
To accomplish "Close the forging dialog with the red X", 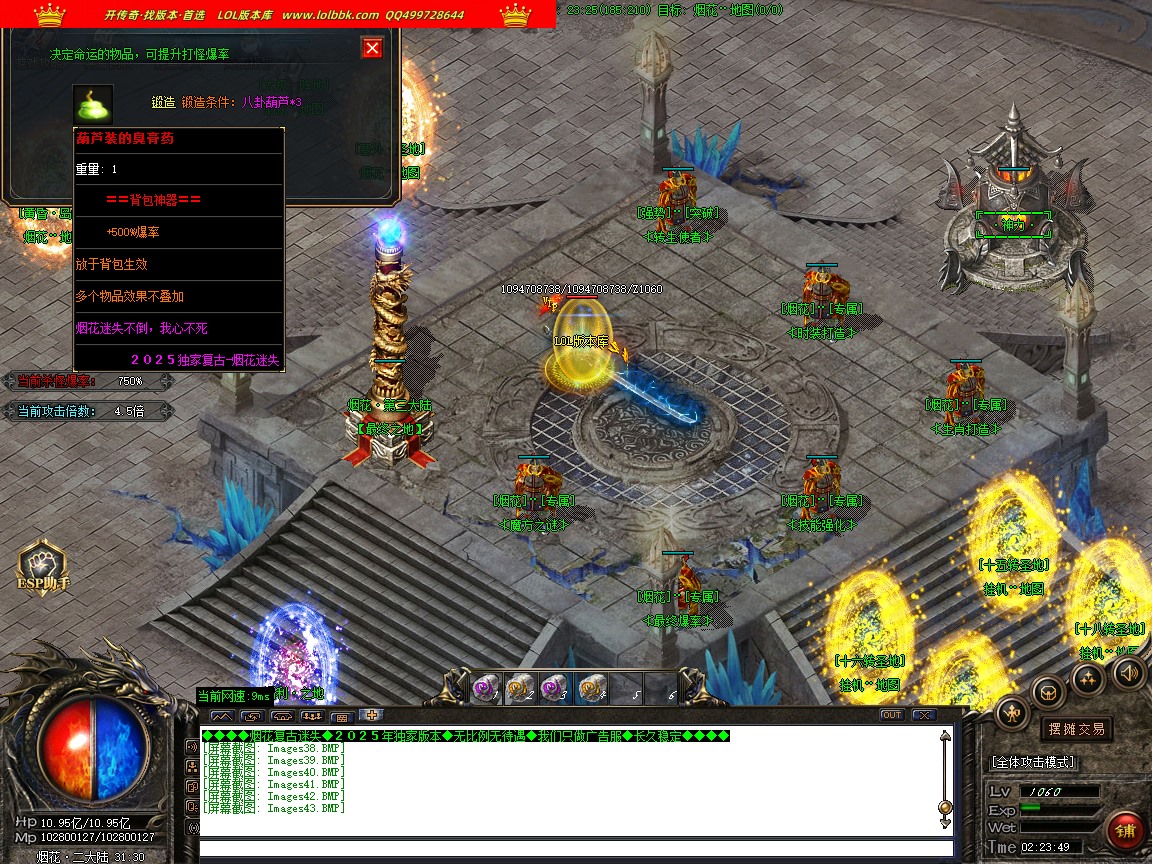I will tap(372, 48).
